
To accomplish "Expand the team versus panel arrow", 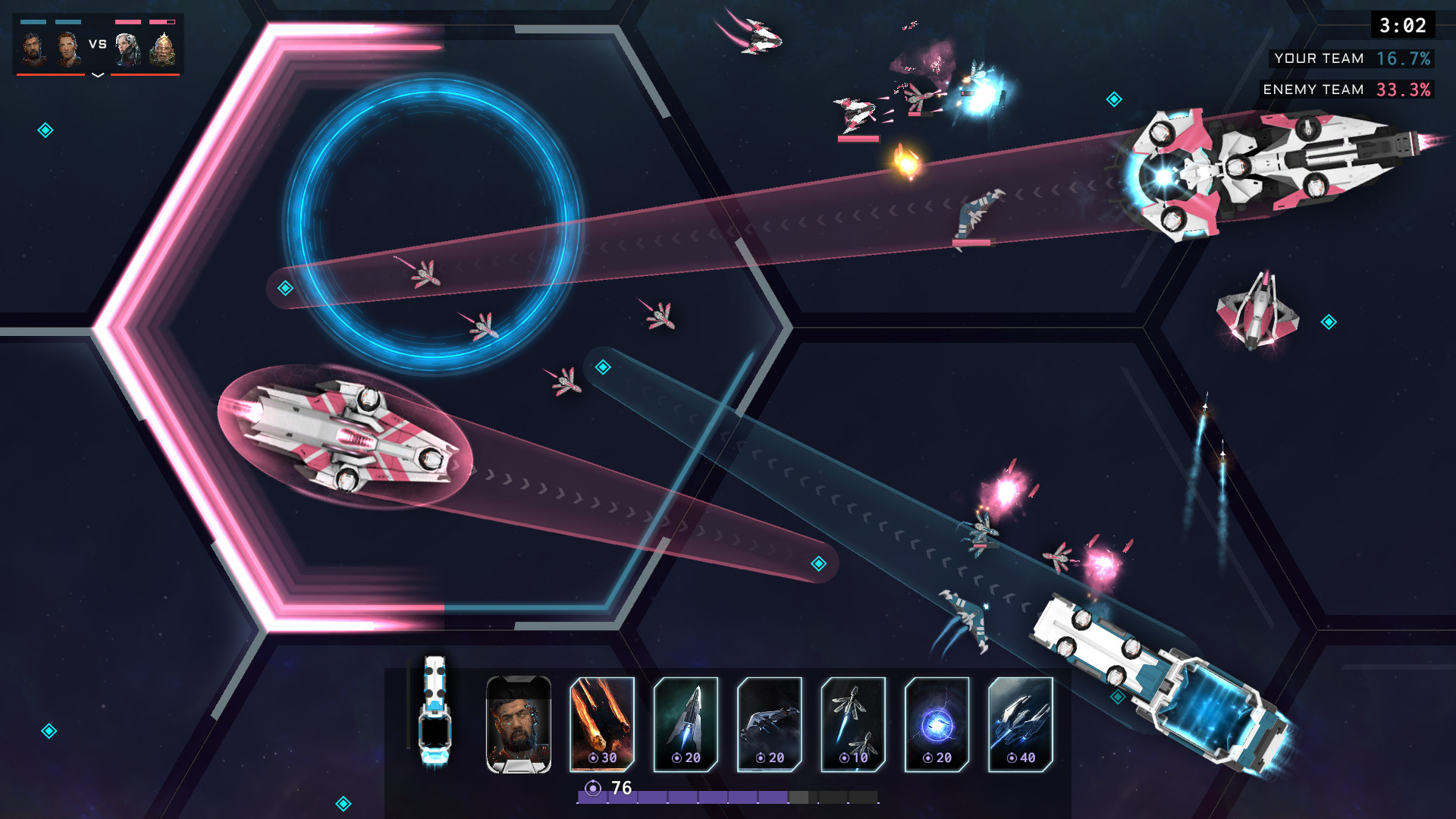I will coord(98,75).
